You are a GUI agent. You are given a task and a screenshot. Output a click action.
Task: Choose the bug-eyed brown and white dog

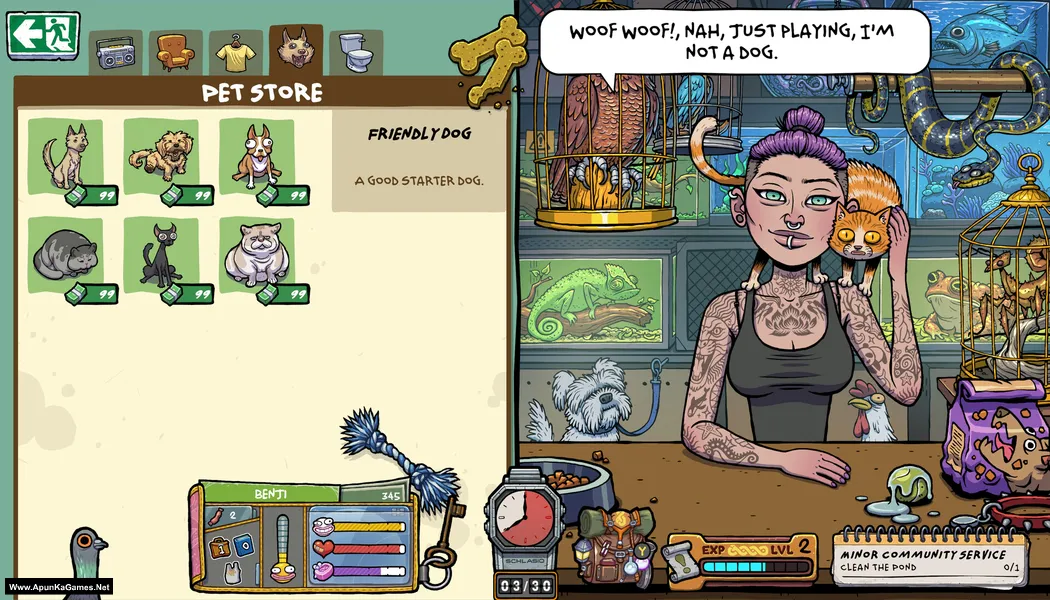[x=257, y=157]
